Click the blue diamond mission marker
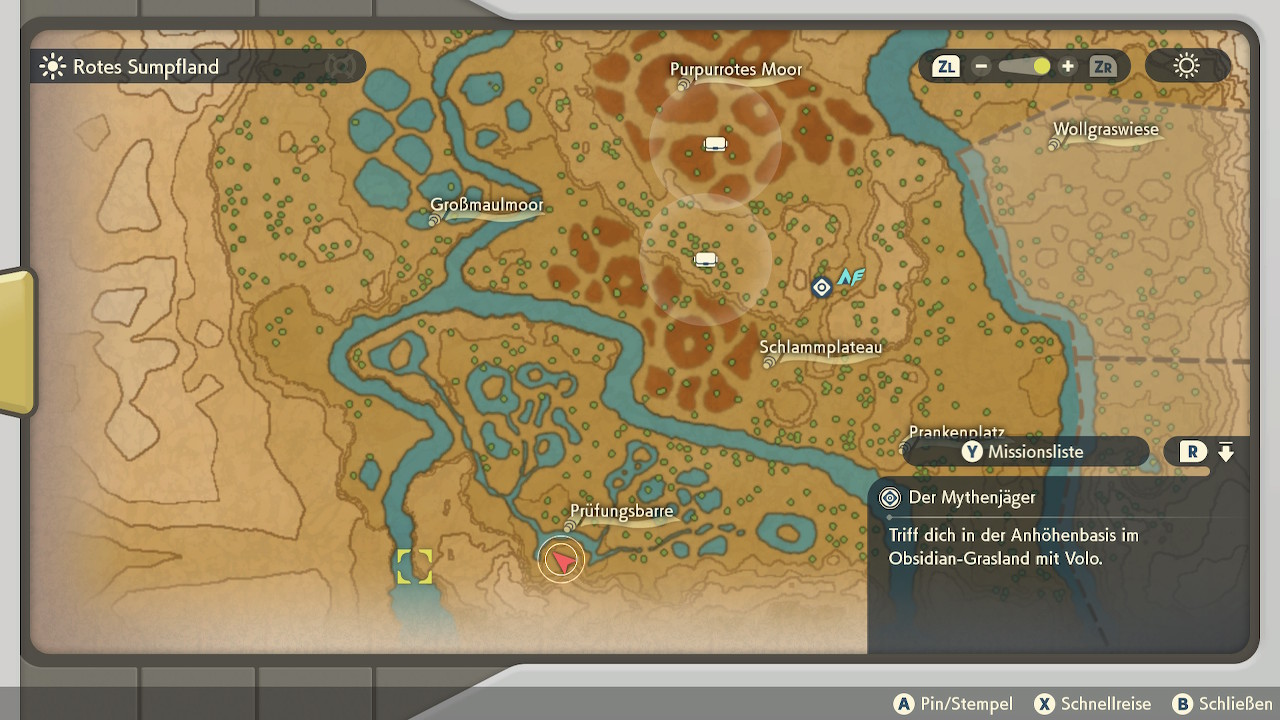 821,288
